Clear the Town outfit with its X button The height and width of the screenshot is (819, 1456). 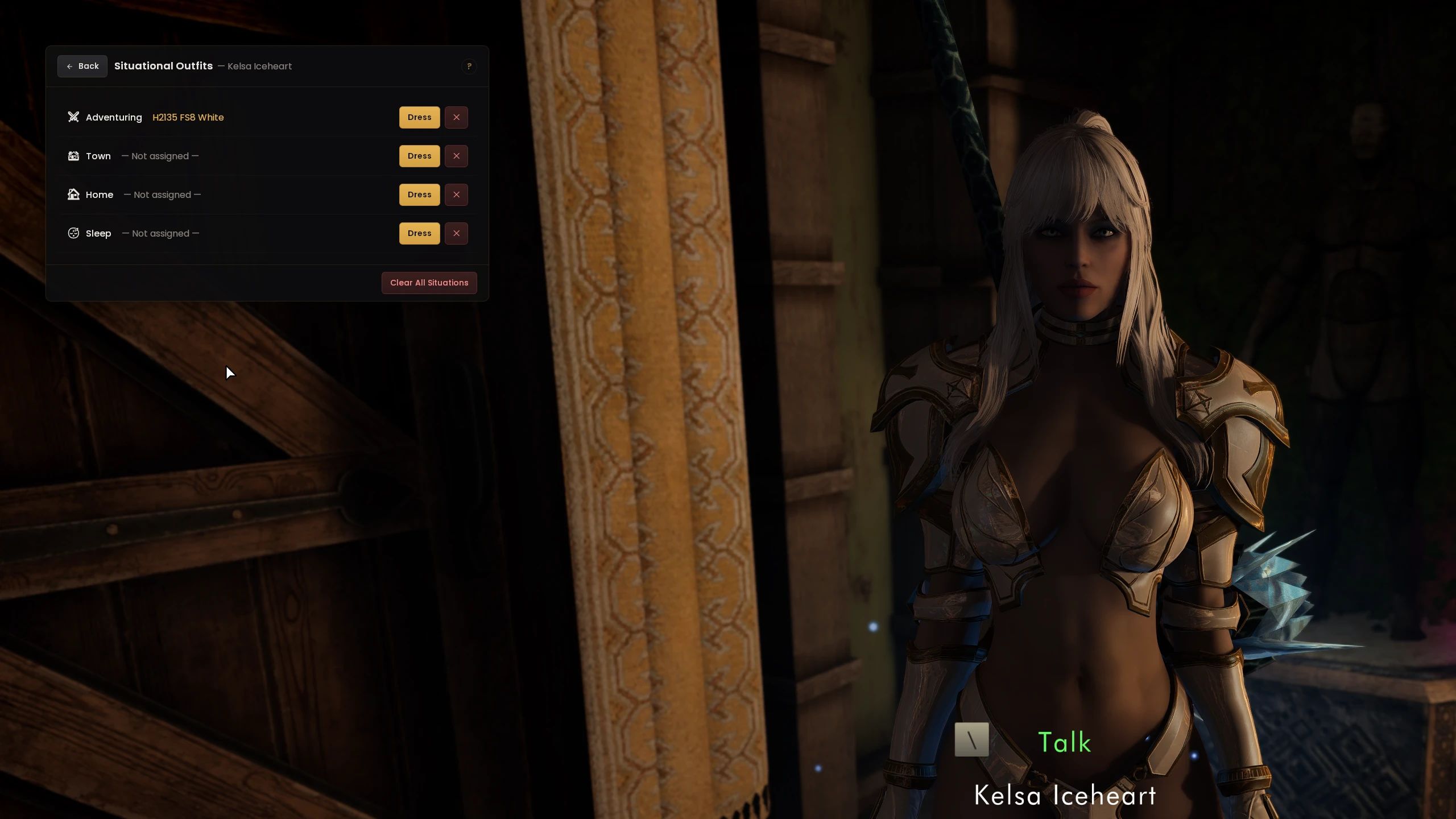point(456,156)
